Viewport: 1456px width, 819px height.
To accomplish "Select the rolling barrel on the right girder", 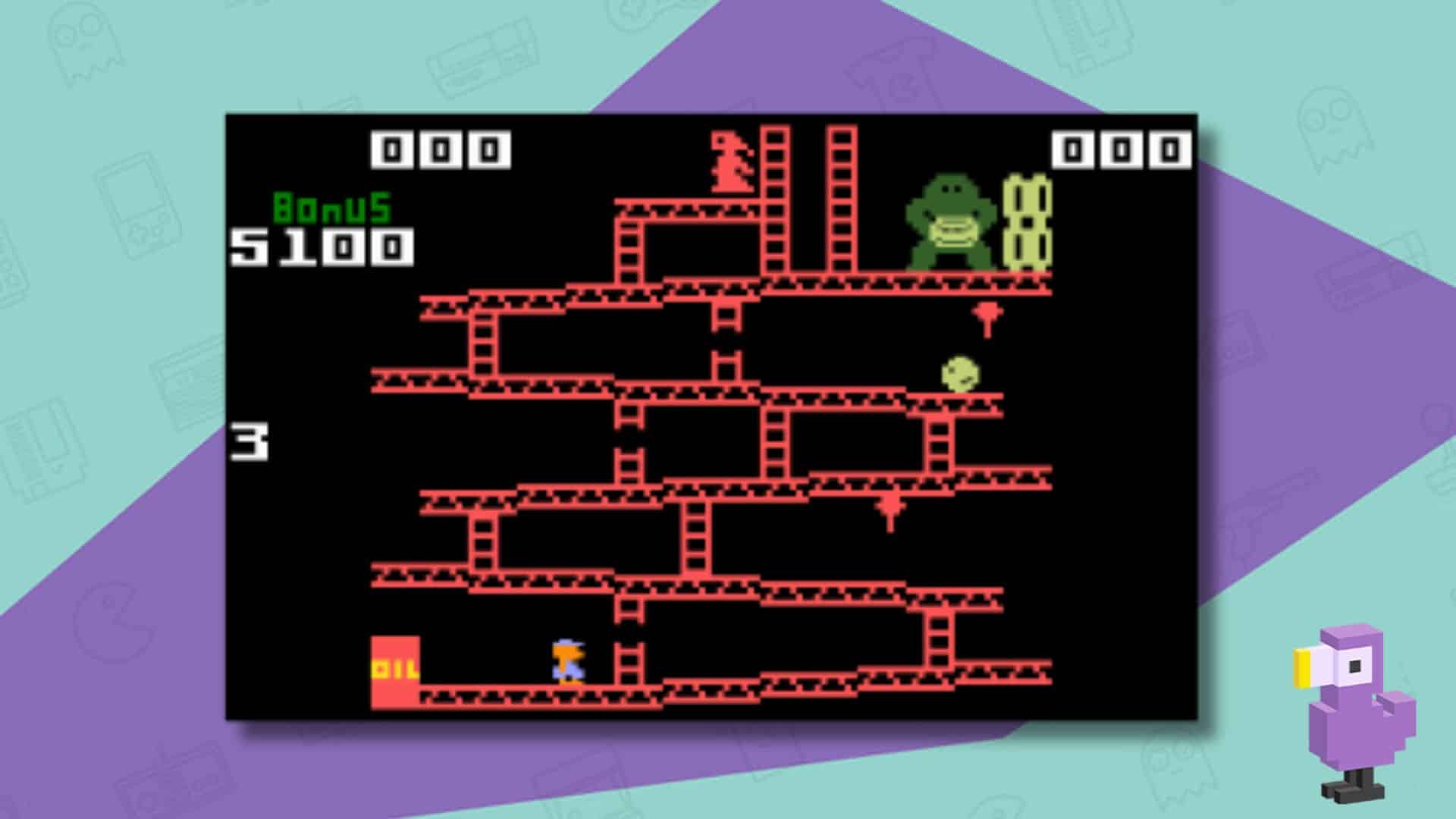I will (959, 372).
